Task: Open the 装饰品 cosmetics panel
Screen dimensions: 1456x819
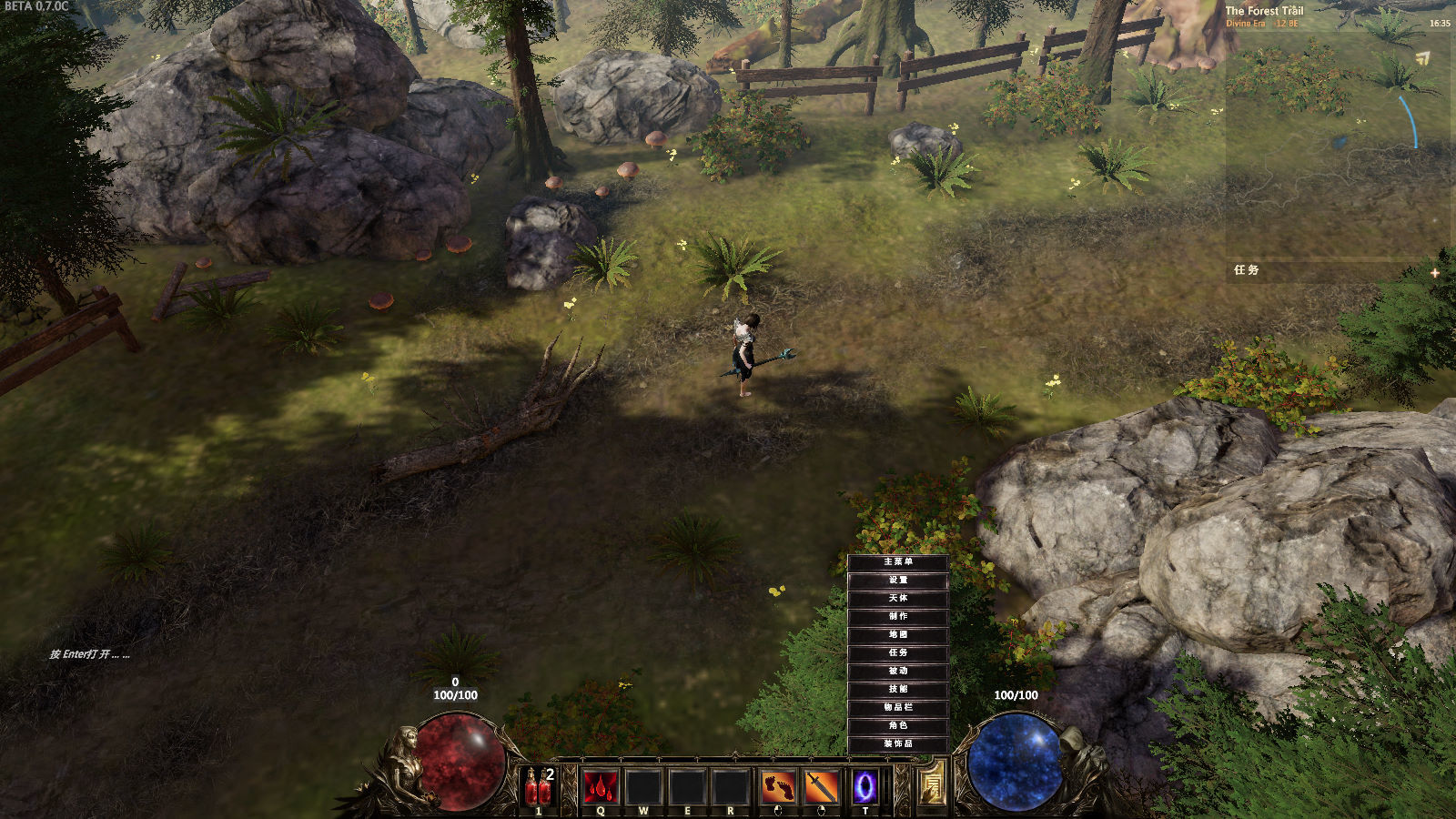Action: [x=898, y=744]
